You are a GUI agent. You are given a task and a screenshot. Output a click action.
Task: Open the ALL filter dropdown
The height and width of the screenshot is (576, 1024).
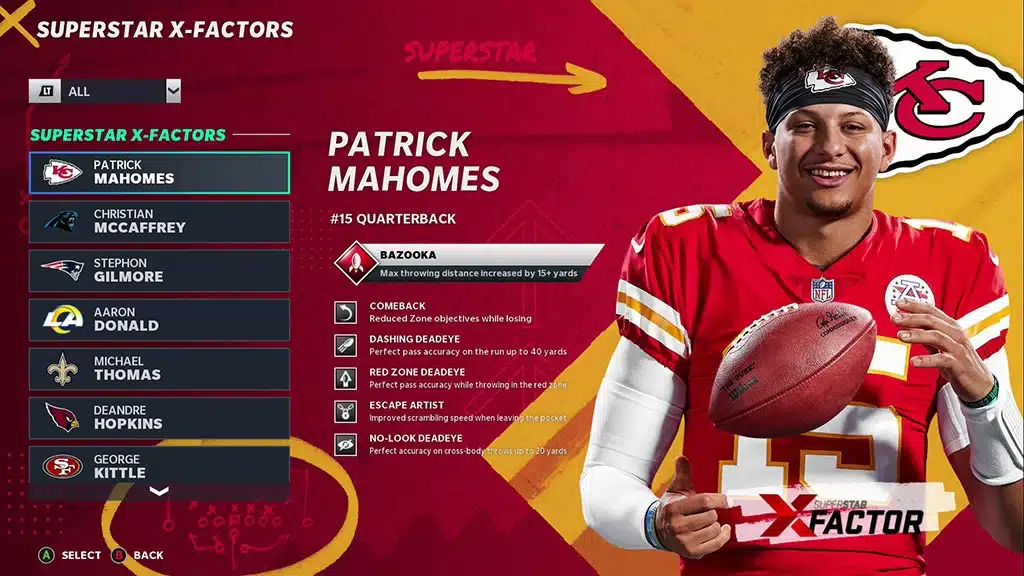105,91
